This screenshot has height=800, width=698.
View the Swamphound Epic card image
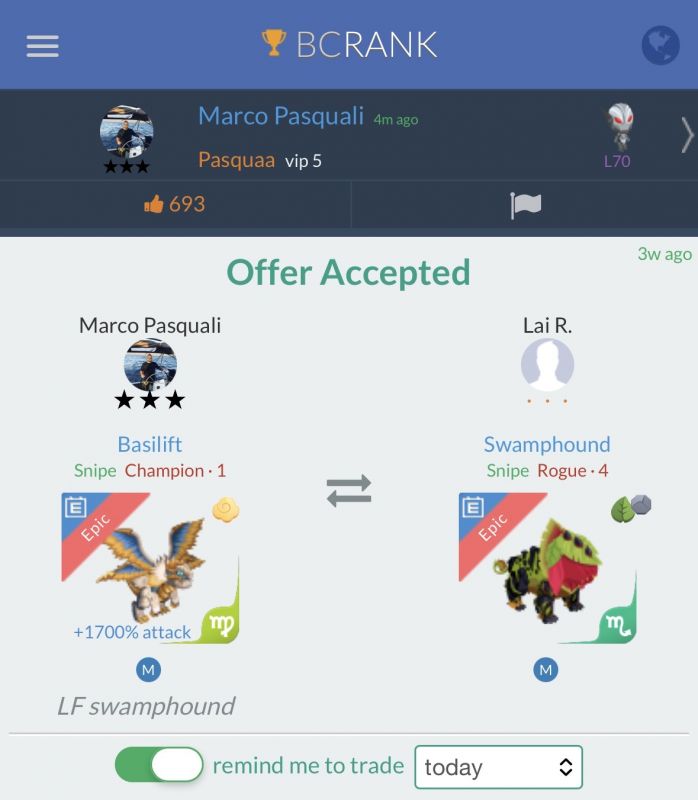pyautogui.click(x=547, y=567)
